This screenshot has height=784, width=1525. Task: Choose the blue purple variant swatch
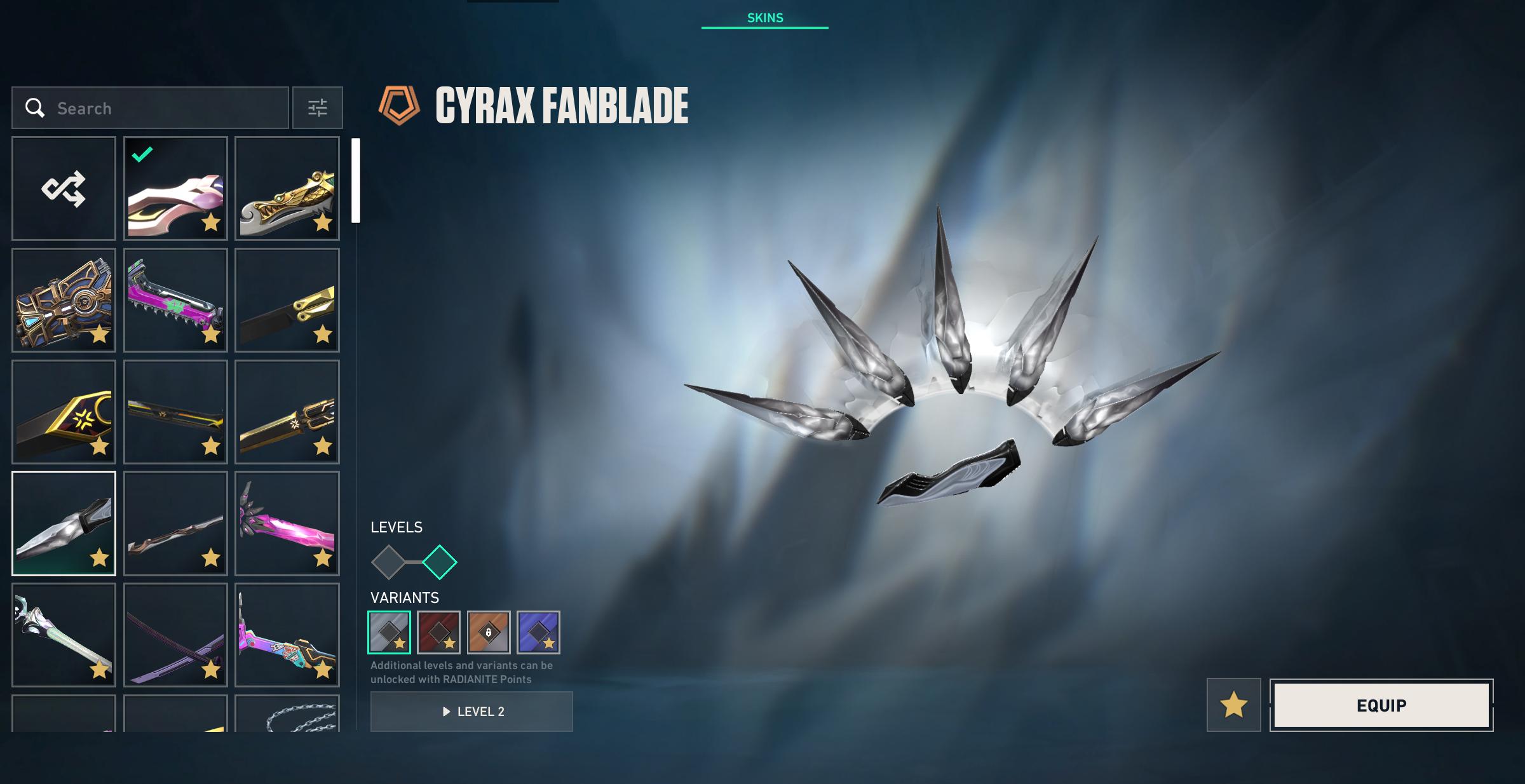tap(538, 632)
